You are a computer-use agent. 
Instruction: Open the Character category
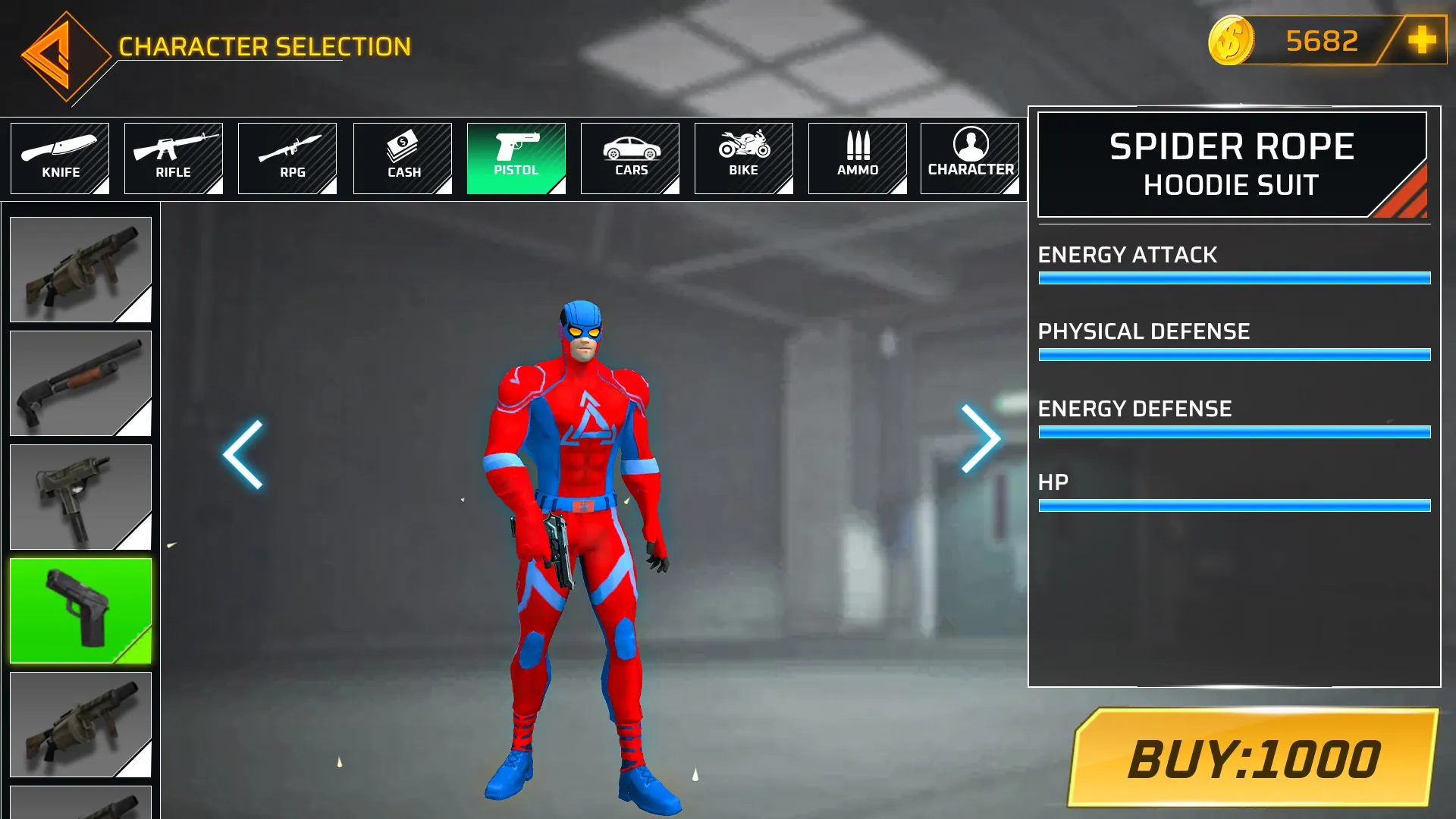(971, 158)
